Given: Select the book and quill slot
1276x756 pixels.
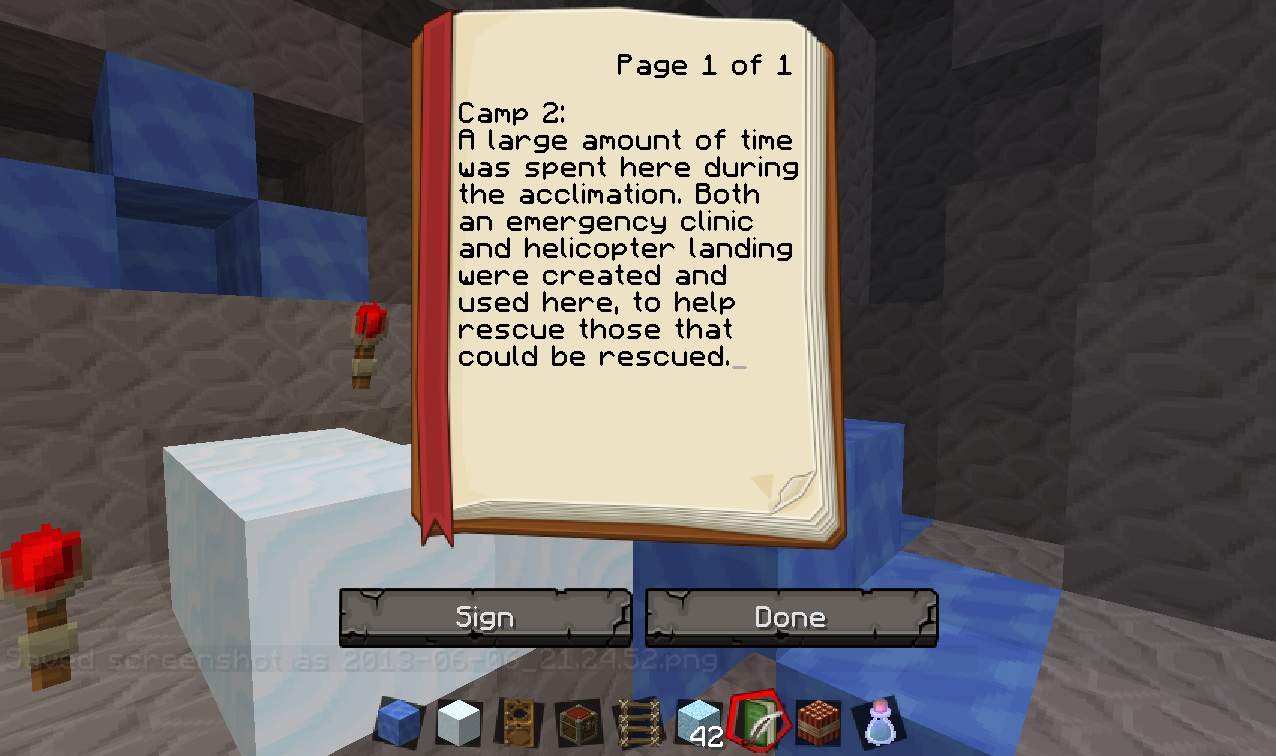Looking at the screenshot, I should [x=759, y=720].
